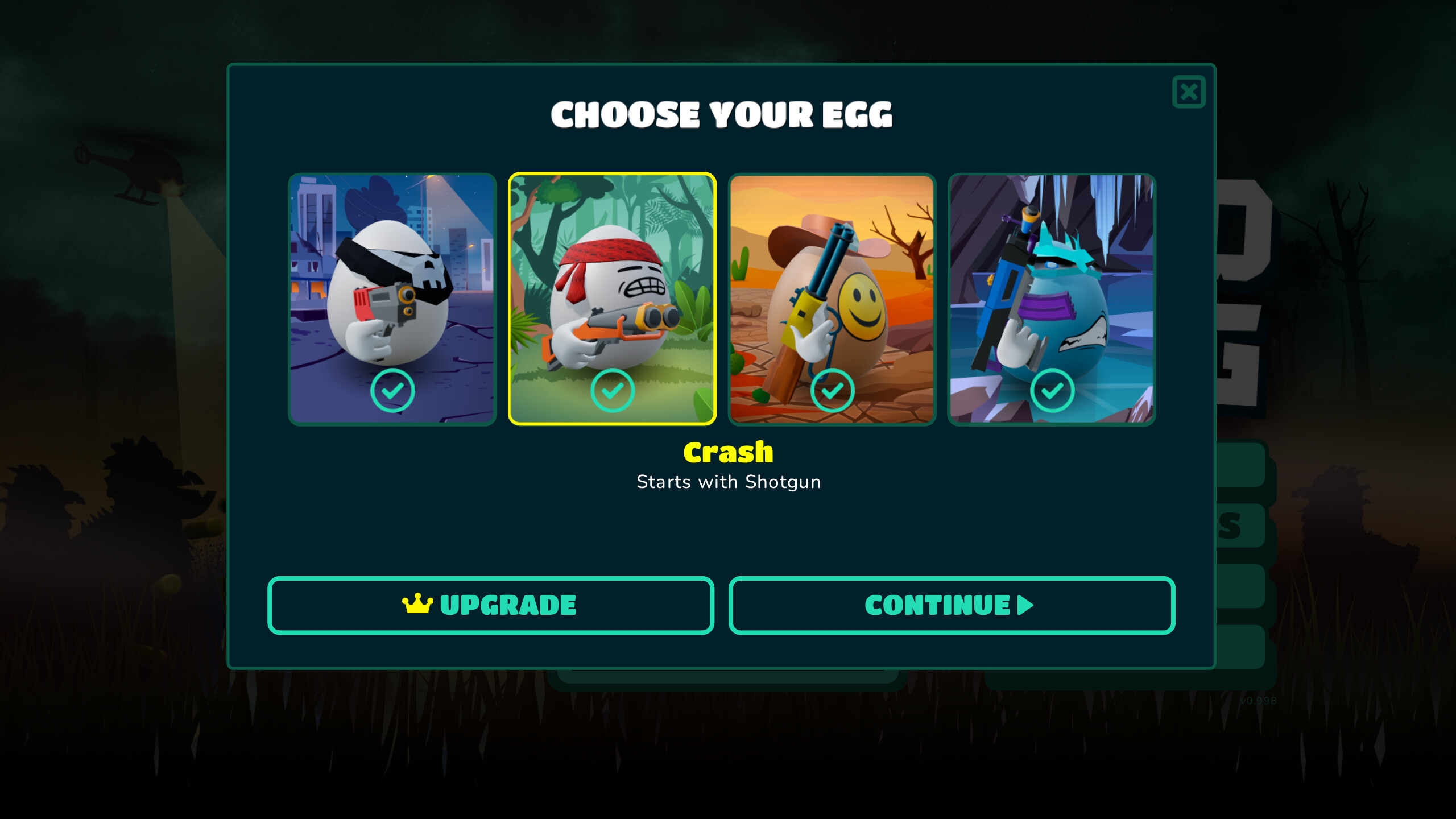Toggle the checkmark under the ice egg
Screen dimensions: 1456x819
(1052, 391)
